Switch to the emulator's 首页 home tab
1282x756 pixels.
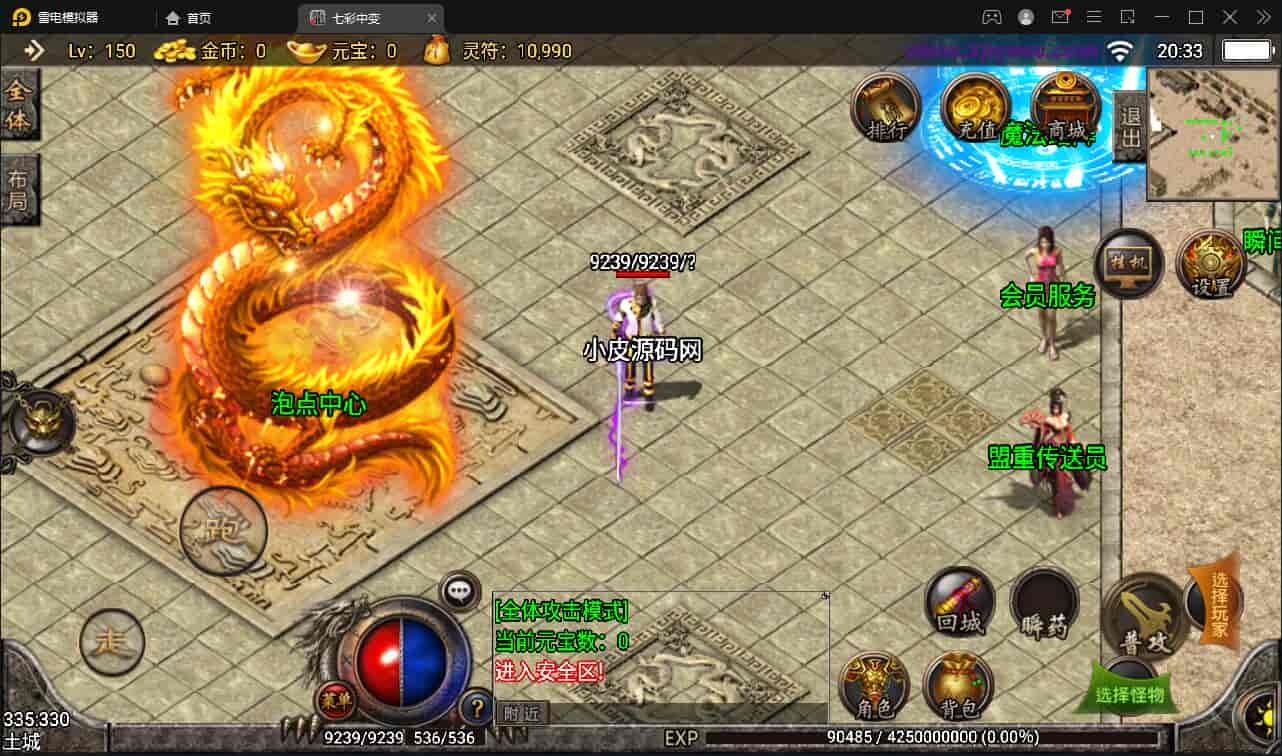point(189,18)
